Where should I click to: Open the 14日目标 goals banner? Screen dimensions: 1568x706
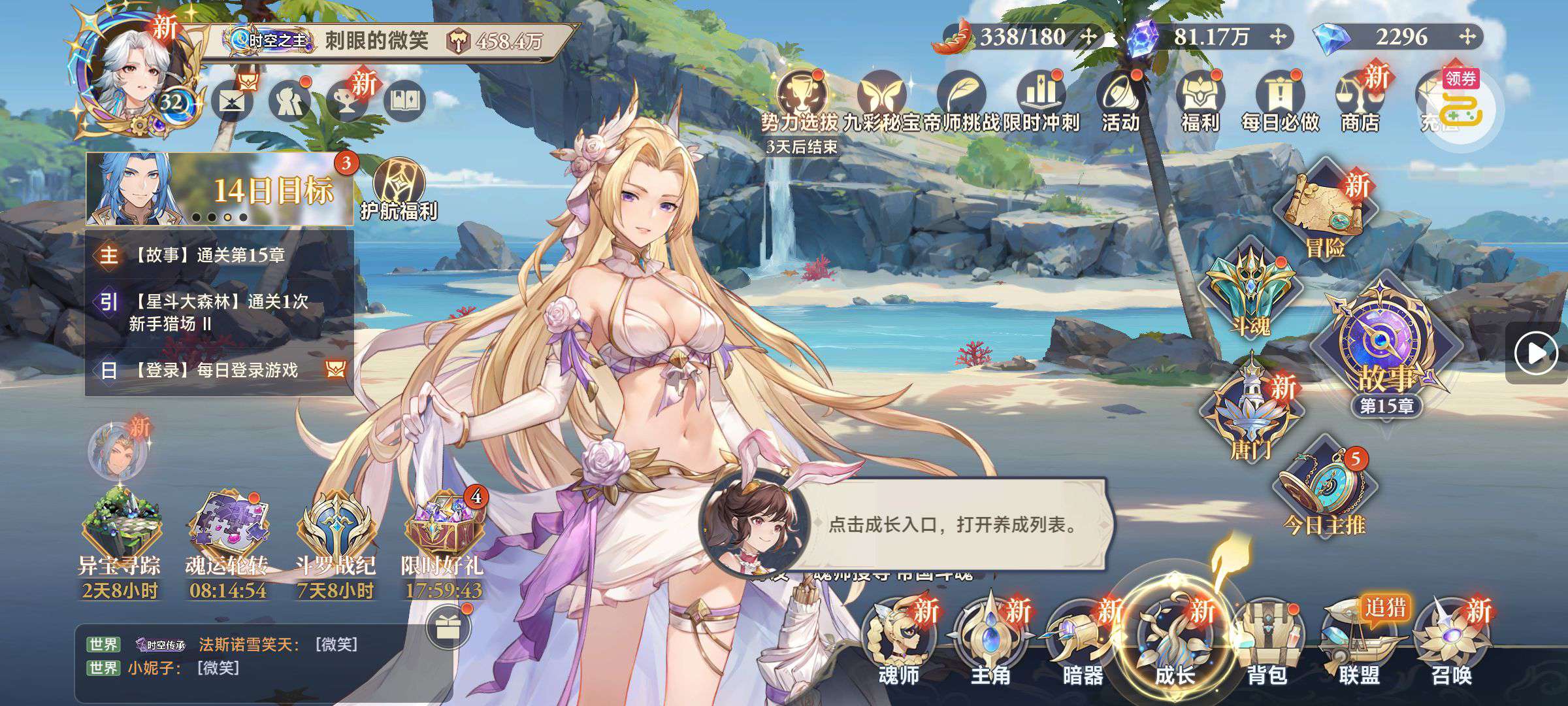pyautogui.click(x=219, y=190)
